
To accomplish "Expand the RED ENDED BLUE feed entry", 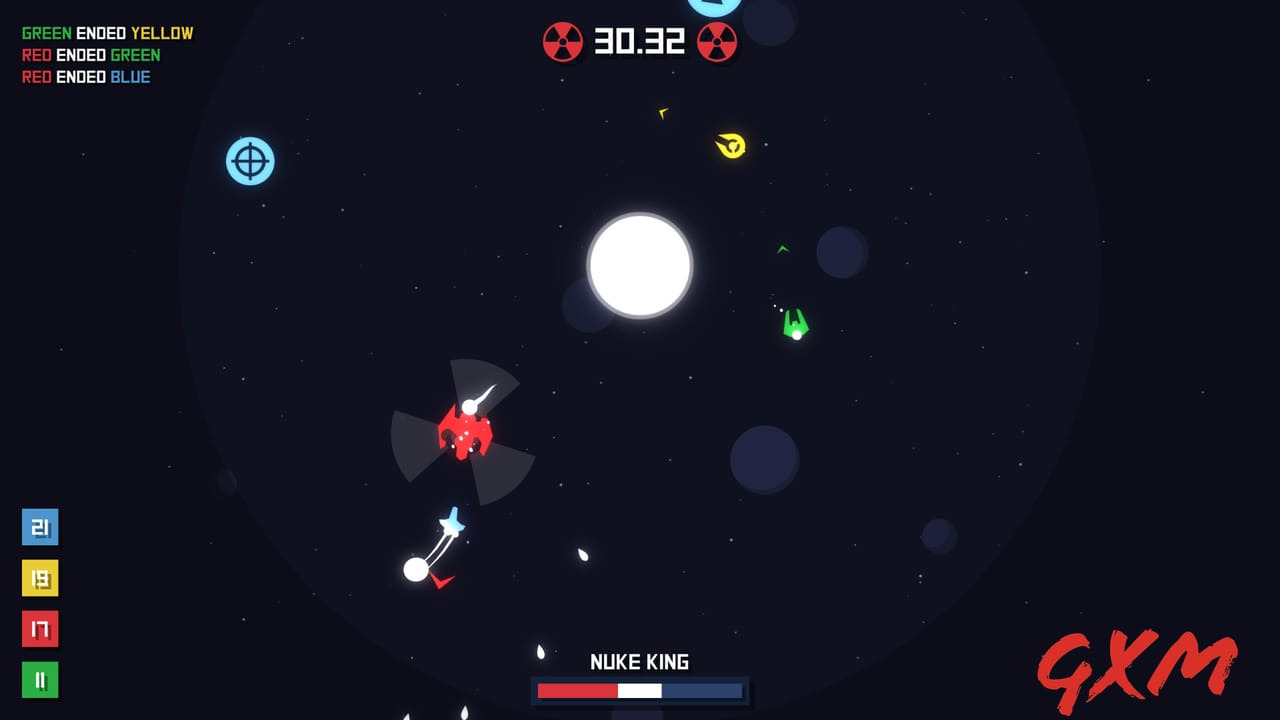I will tap(84, 76).
